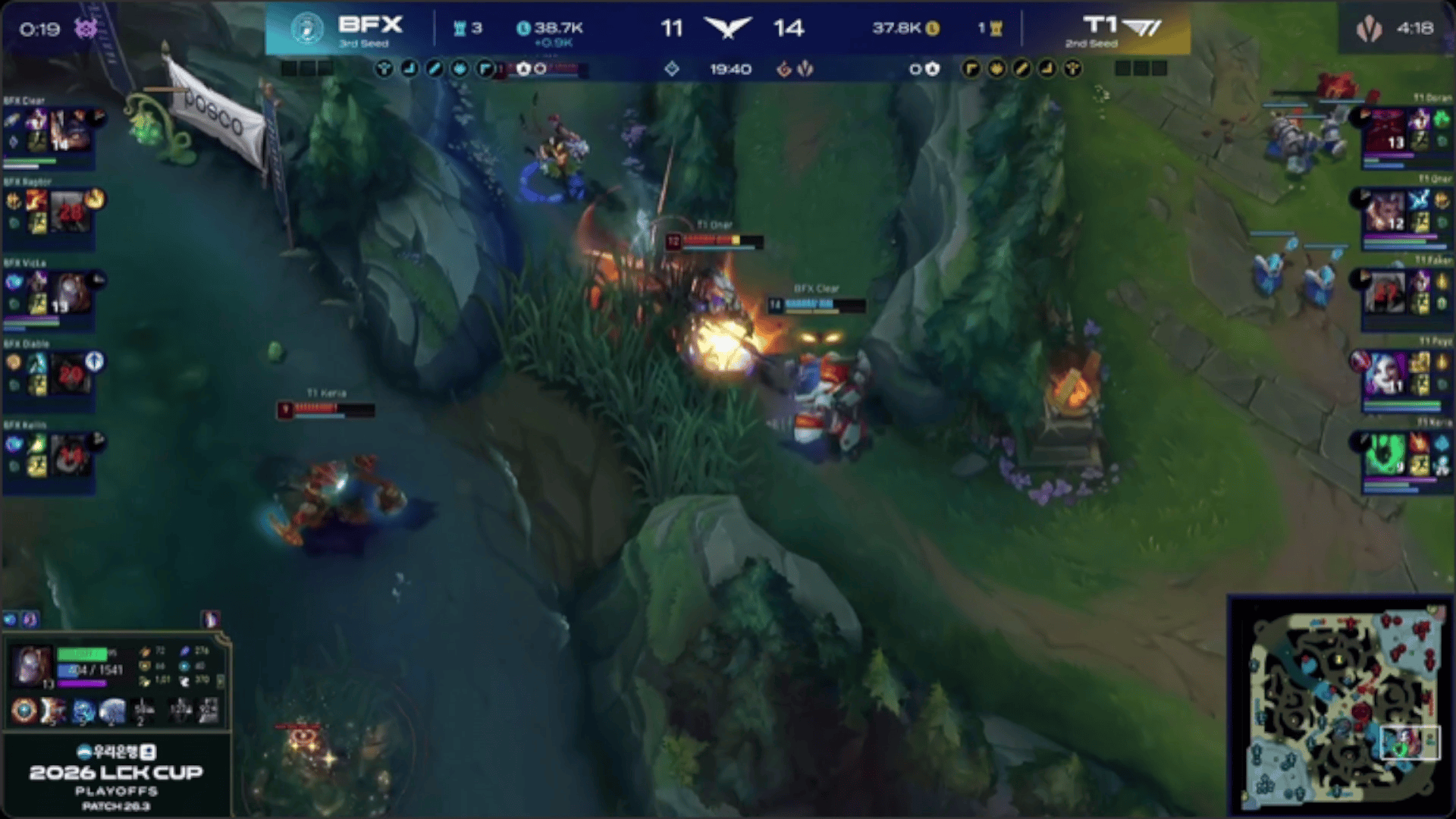Click the crescent blade ability icon
This screenshot has width=1456, height=819.
tap(53, 711)
